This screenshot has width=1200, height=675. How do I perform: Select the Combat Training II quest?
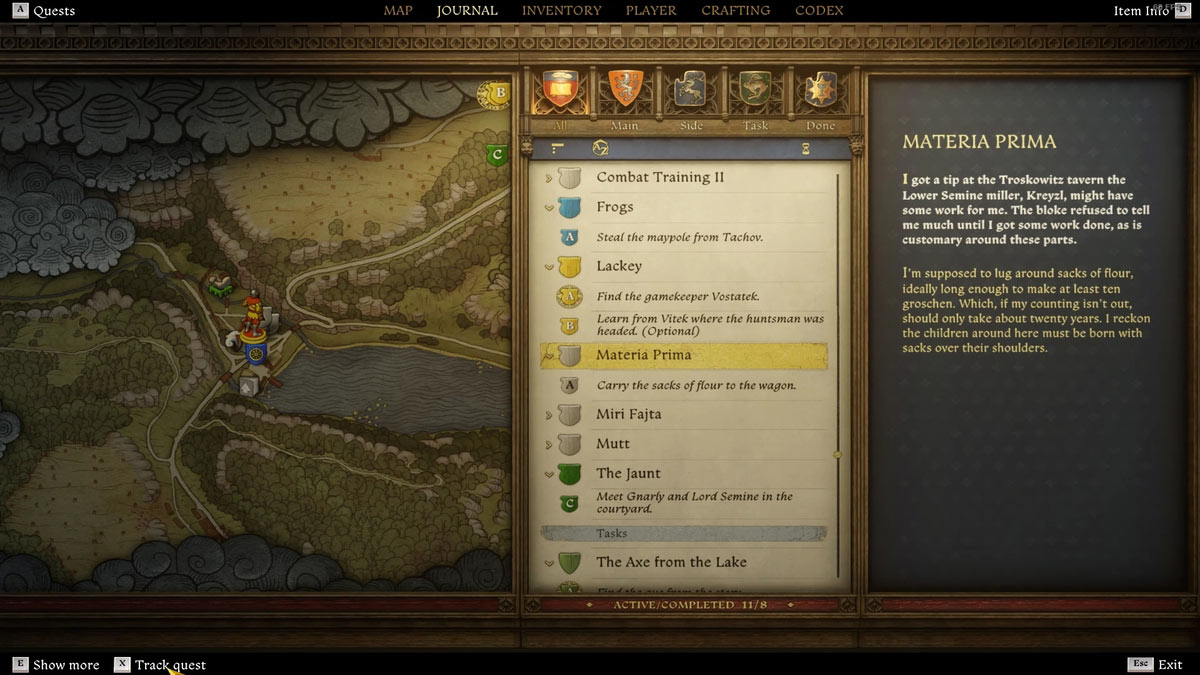point(660,178)
